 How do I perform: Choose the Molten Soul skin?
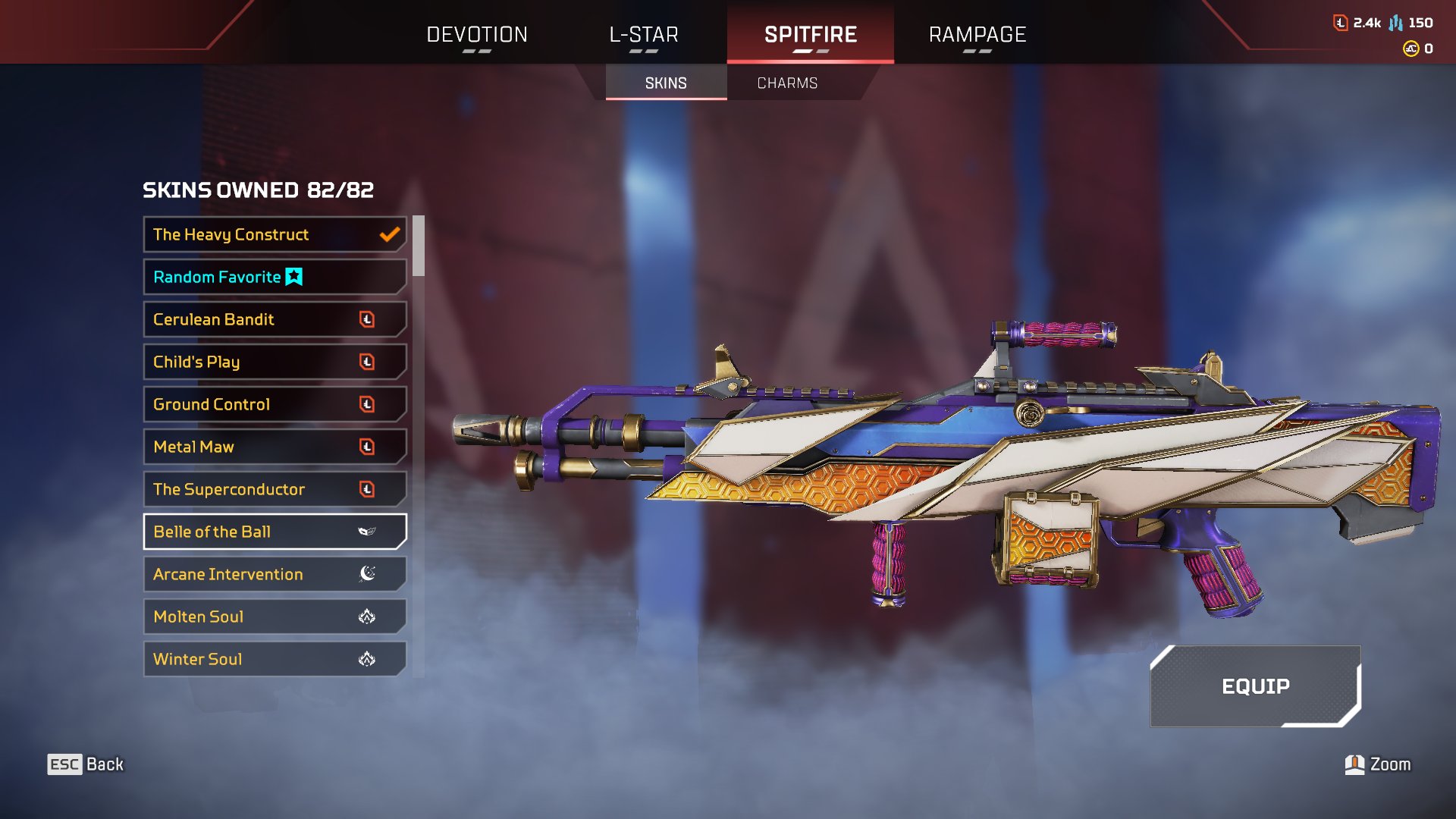(x=275, y=617)
